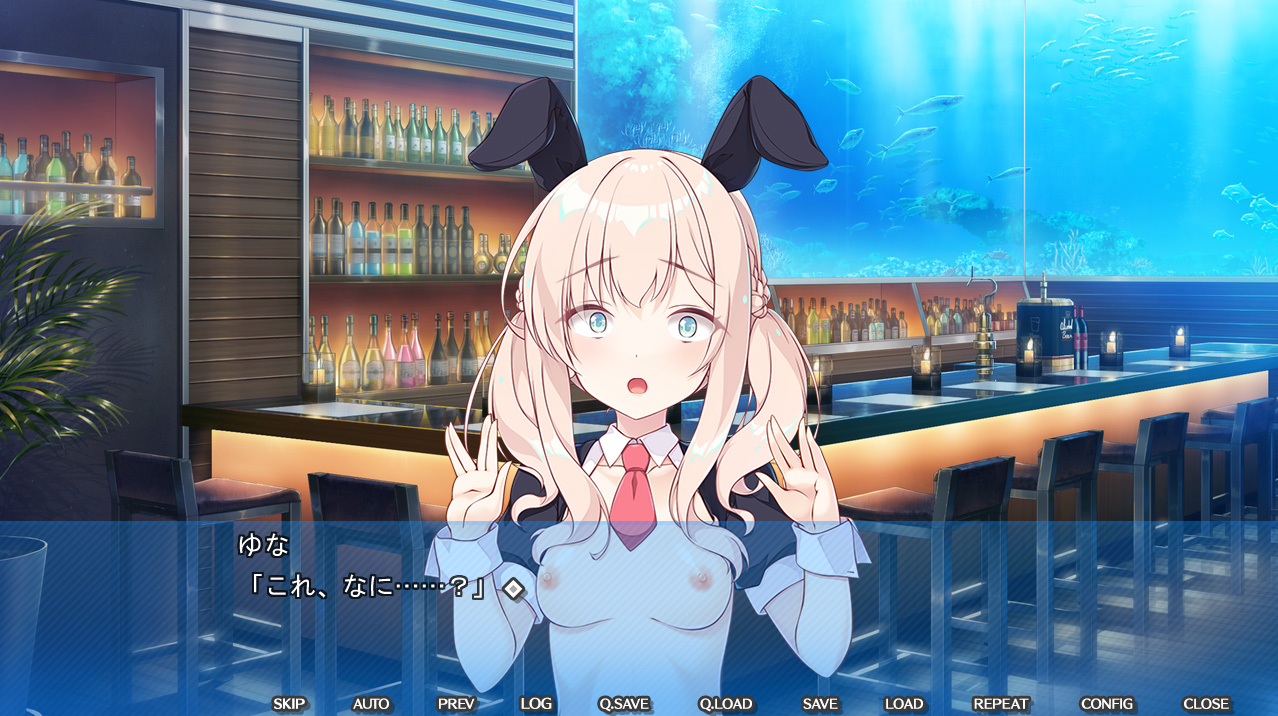The width and height of the screenshot is (1278, 716).
Task: Replay the voice line with REPEAT
Action: [1001, 704]
